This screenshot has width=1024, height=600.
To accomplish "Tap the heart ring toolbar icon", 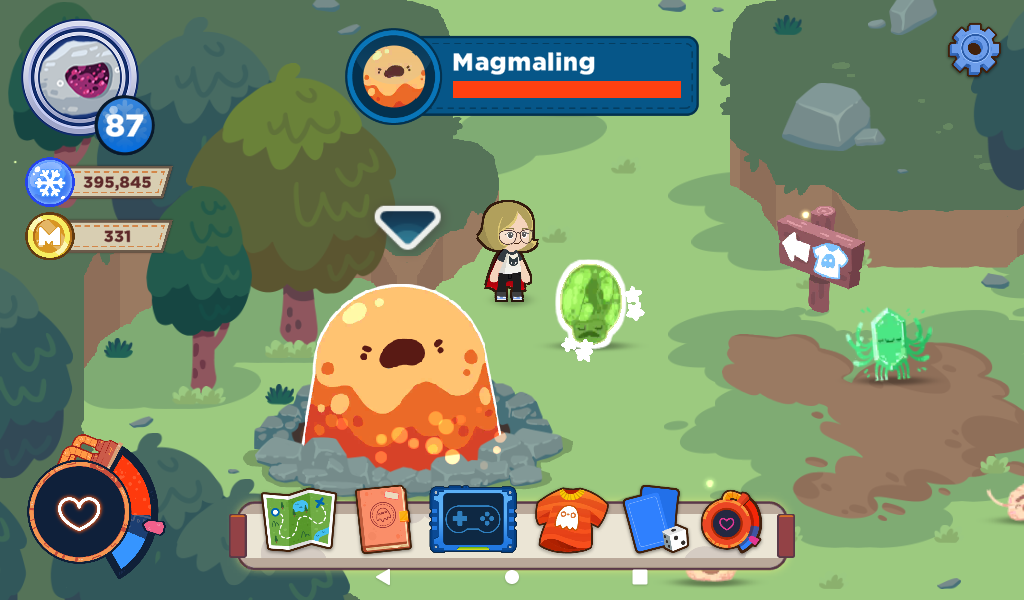I will click(731, 522).
